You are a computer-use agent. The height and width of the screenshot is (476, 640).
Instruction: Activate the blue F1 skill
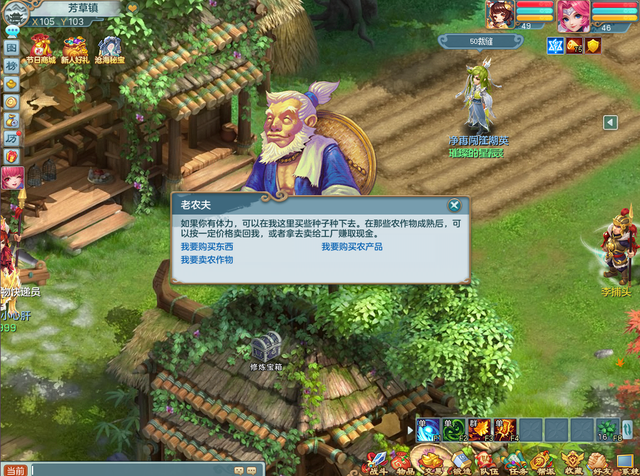click(430, 430)
